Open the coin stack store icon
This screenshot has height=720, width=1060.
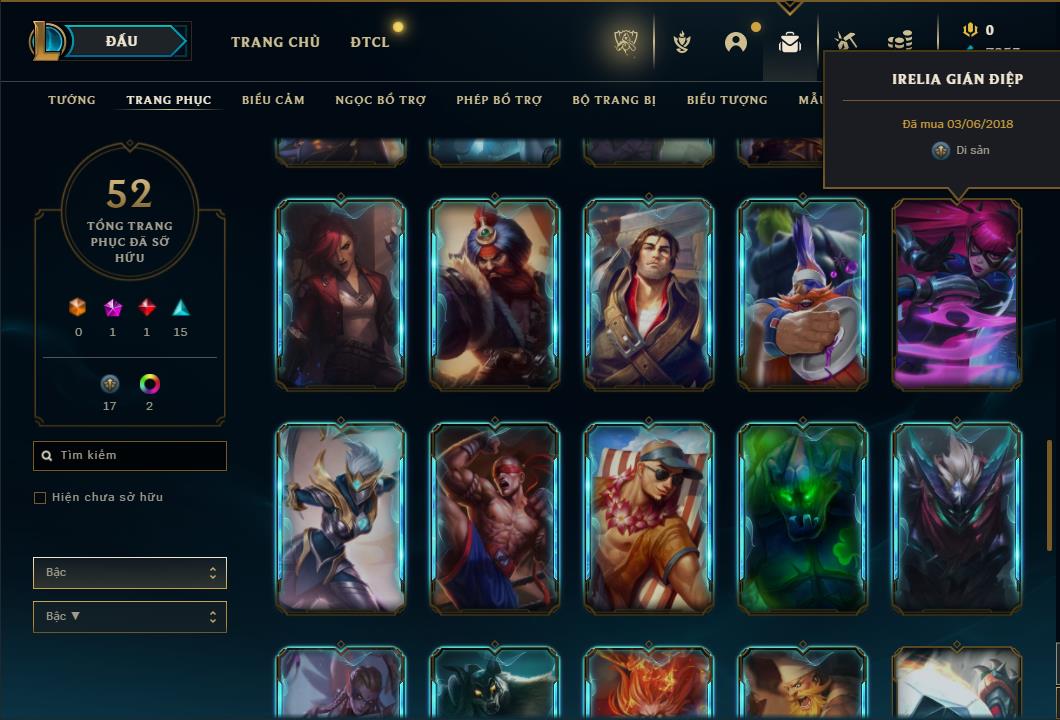[x=900, y=42]
